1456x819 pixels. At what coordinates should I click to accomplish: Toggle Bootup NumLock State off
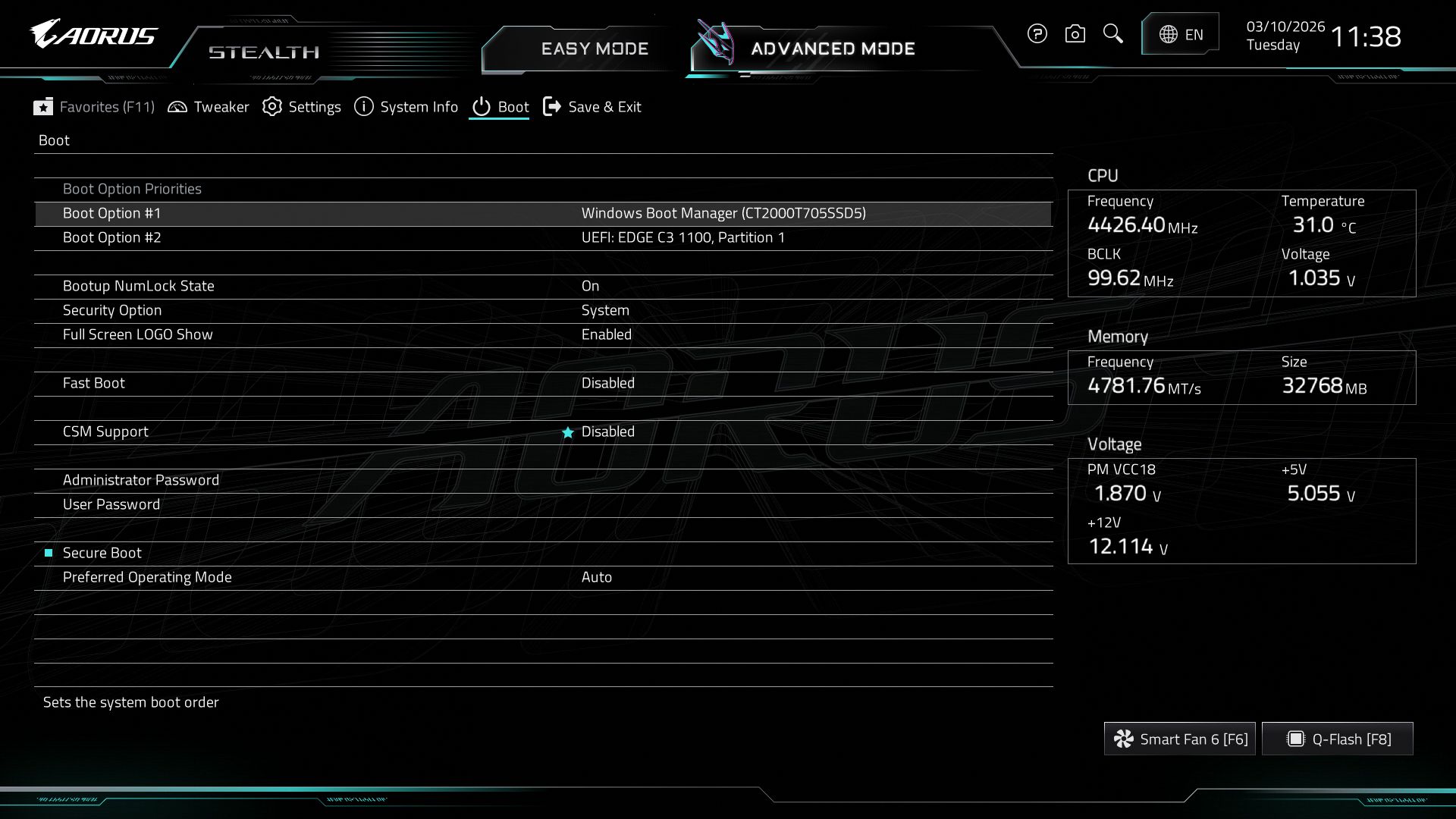click(x=591, y=286)
